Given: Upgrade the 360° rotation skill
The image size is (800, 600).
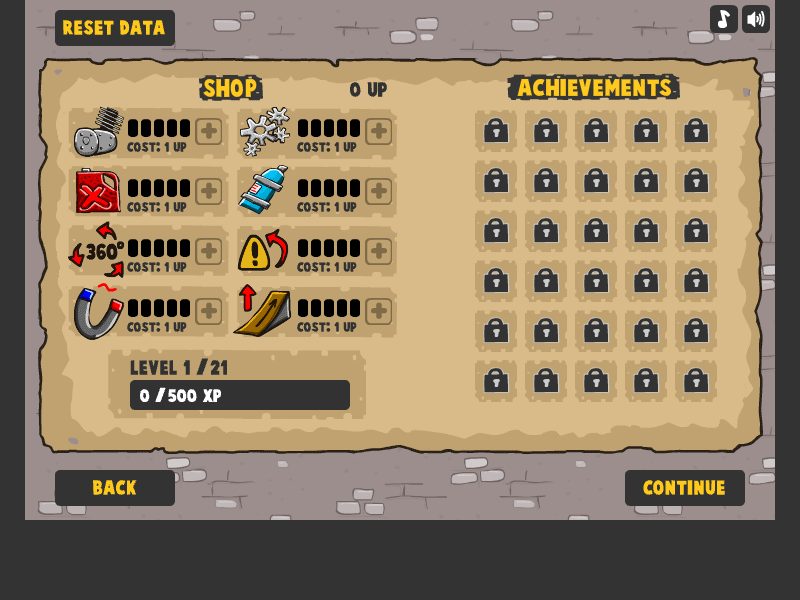Looking at the screenshot, I should pos(208,251).
